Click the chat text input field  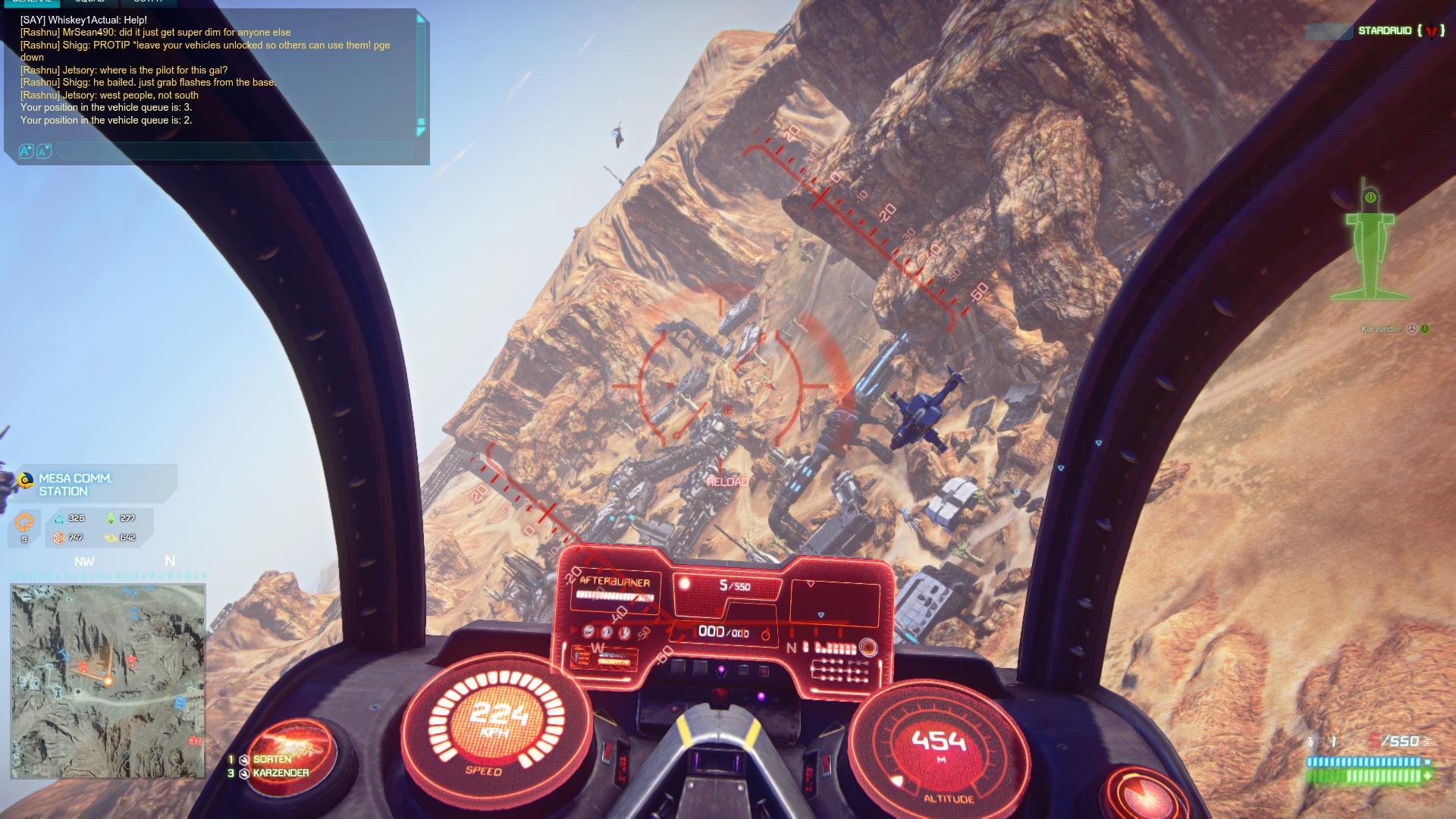(235, 152)
